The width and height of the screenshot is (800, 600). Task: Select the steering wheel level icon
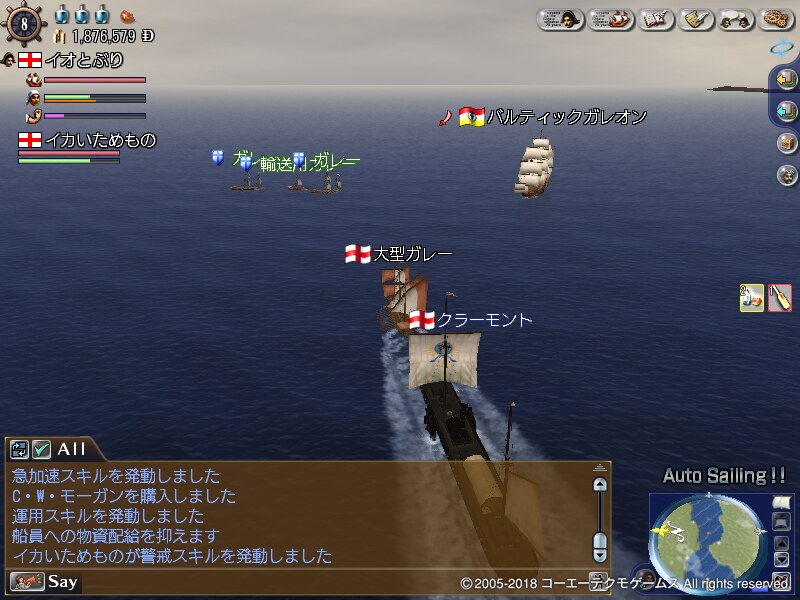[x=24, y=24]
